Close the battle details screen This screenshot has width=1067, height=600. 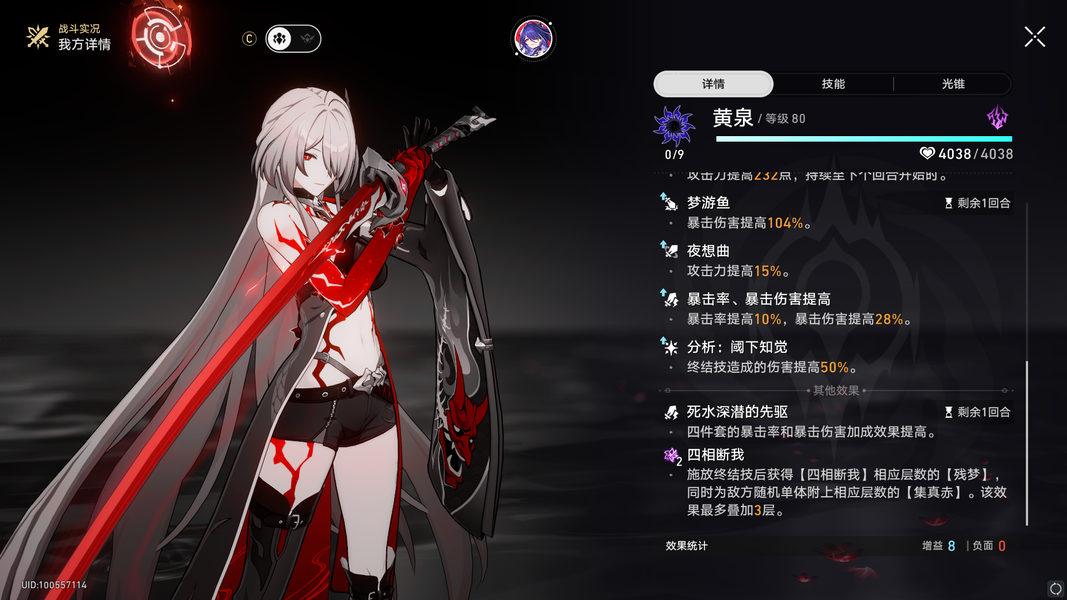tap(1035, 37)
